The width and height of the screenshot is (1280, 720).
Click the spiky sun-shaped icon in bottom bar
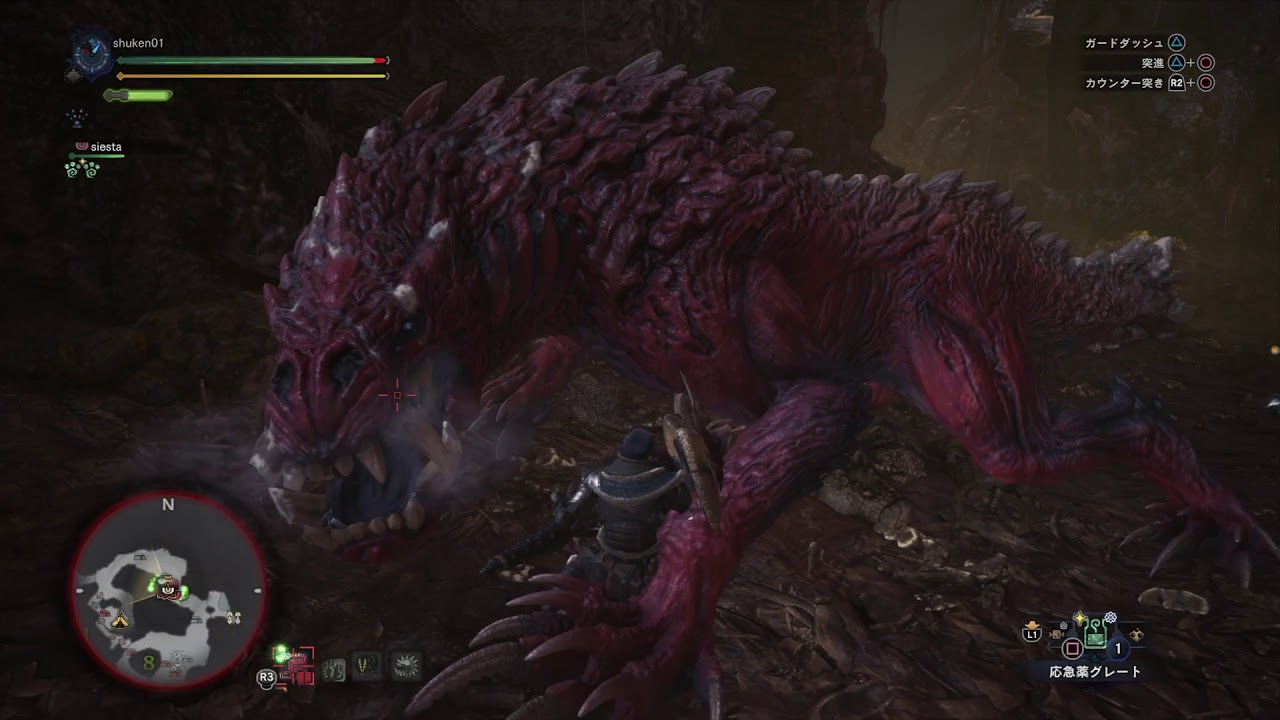point(406,666)
